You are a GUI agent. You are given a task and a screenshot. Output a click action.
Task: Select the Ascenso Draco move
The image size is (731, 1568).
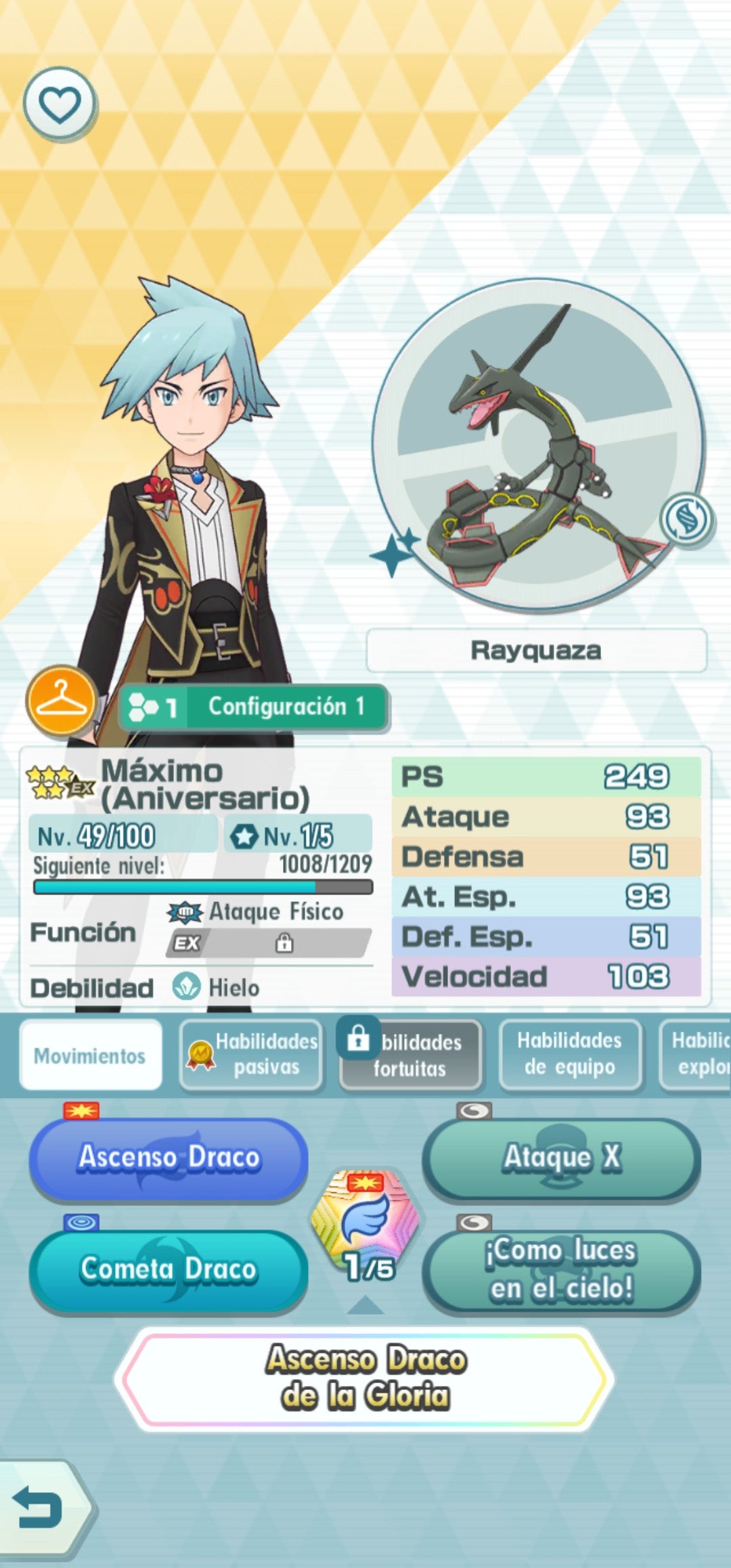tap(168, 1158)
